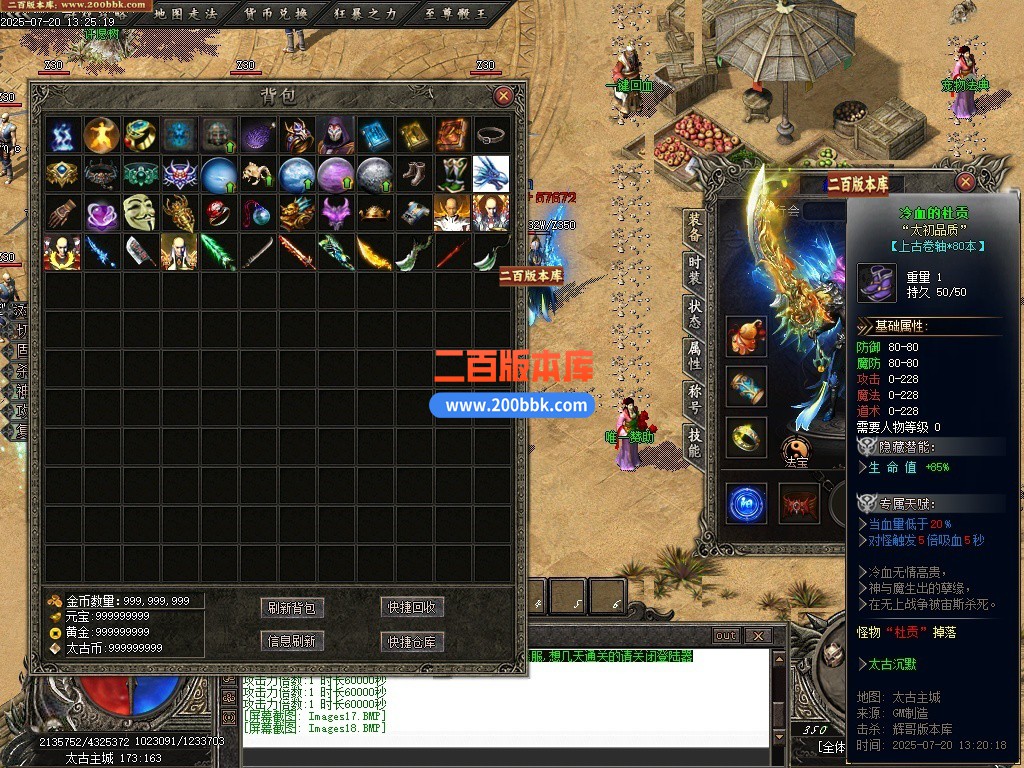
Task: Click the 刷新背包 refresh bag button
Action: click(x=292, y=608)
